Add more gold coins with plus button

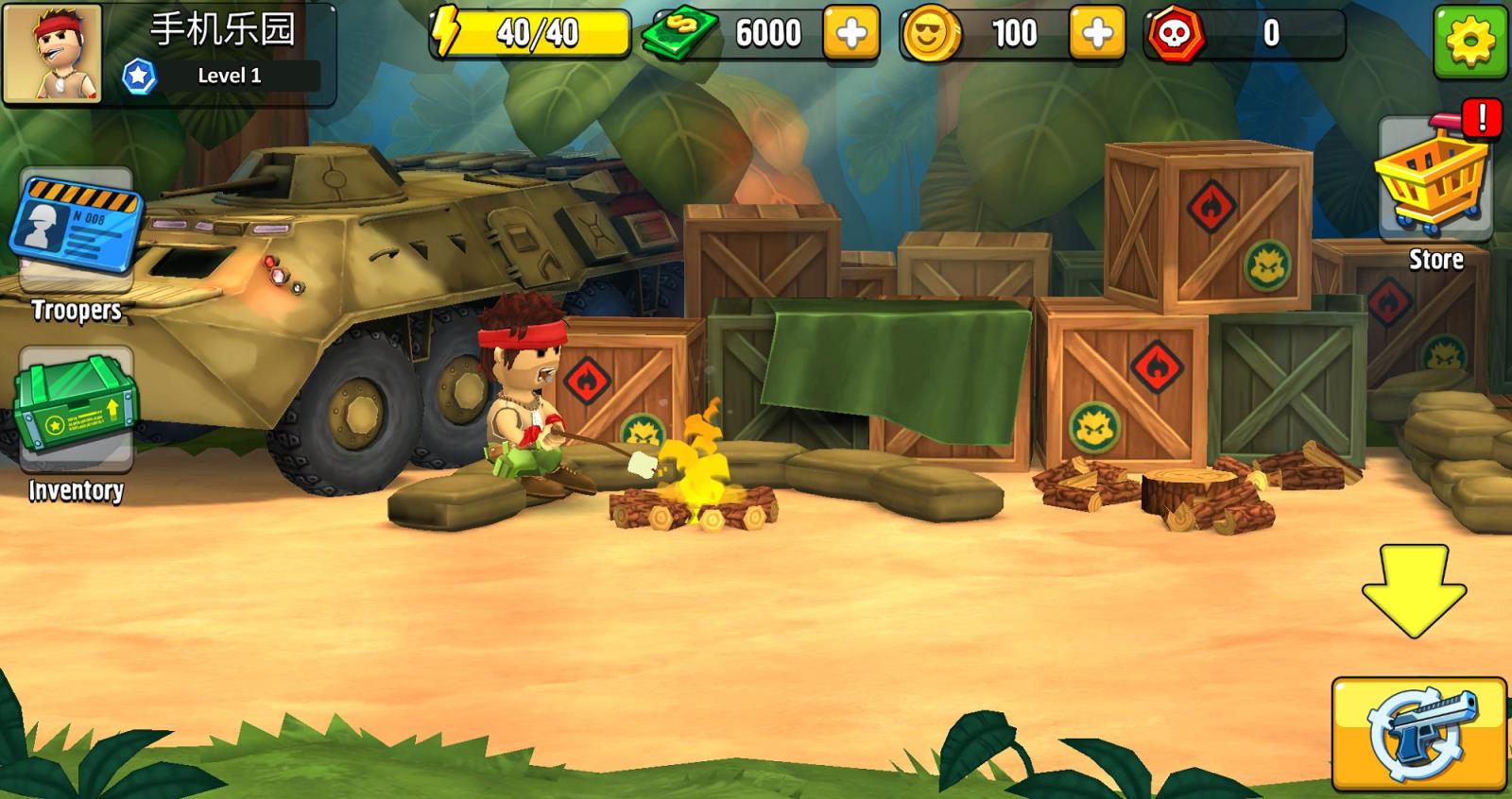tap(1096, 34)
